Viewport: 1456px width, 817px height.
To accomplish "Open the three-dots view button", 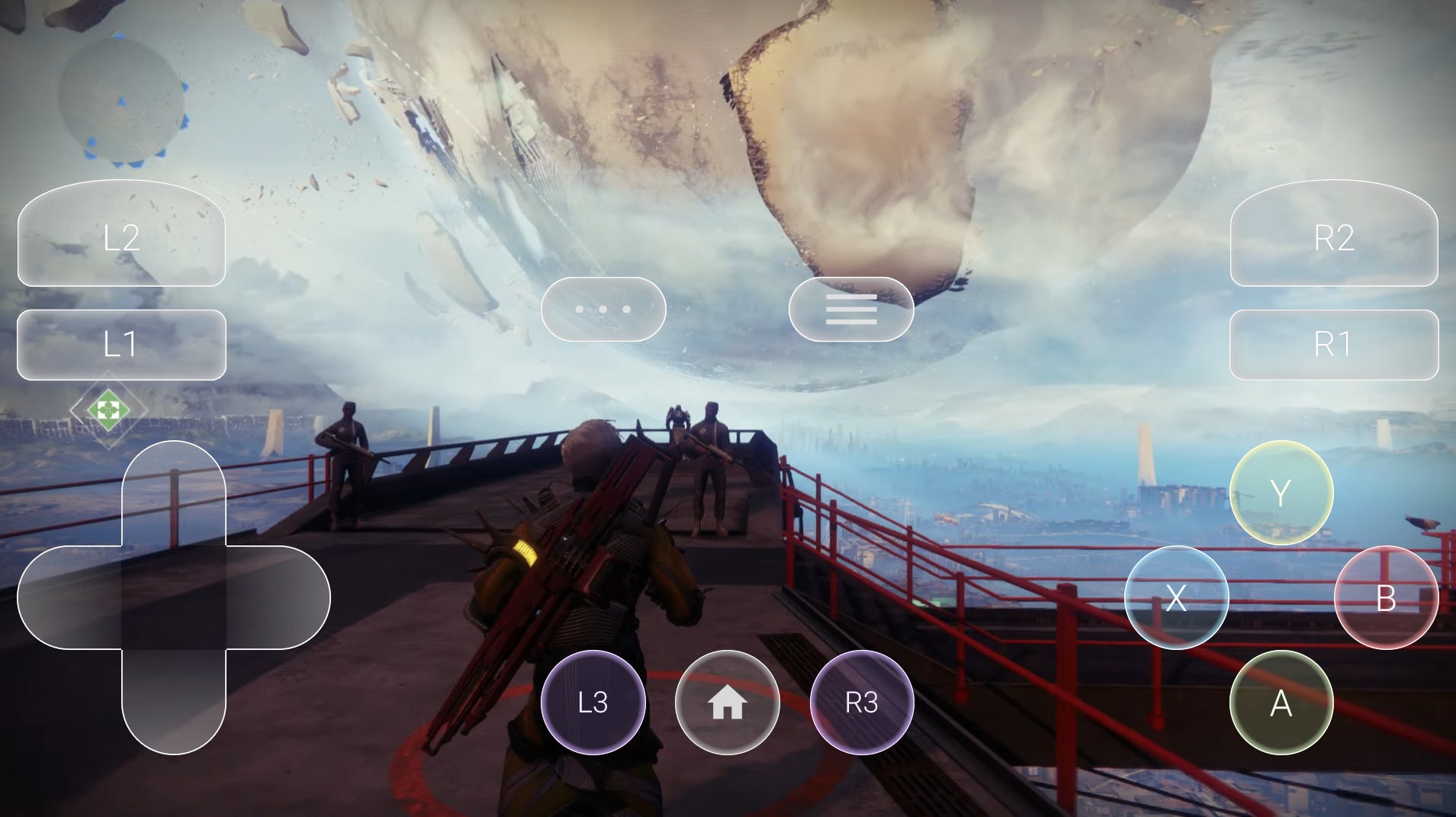I will [x=603, y=309].
